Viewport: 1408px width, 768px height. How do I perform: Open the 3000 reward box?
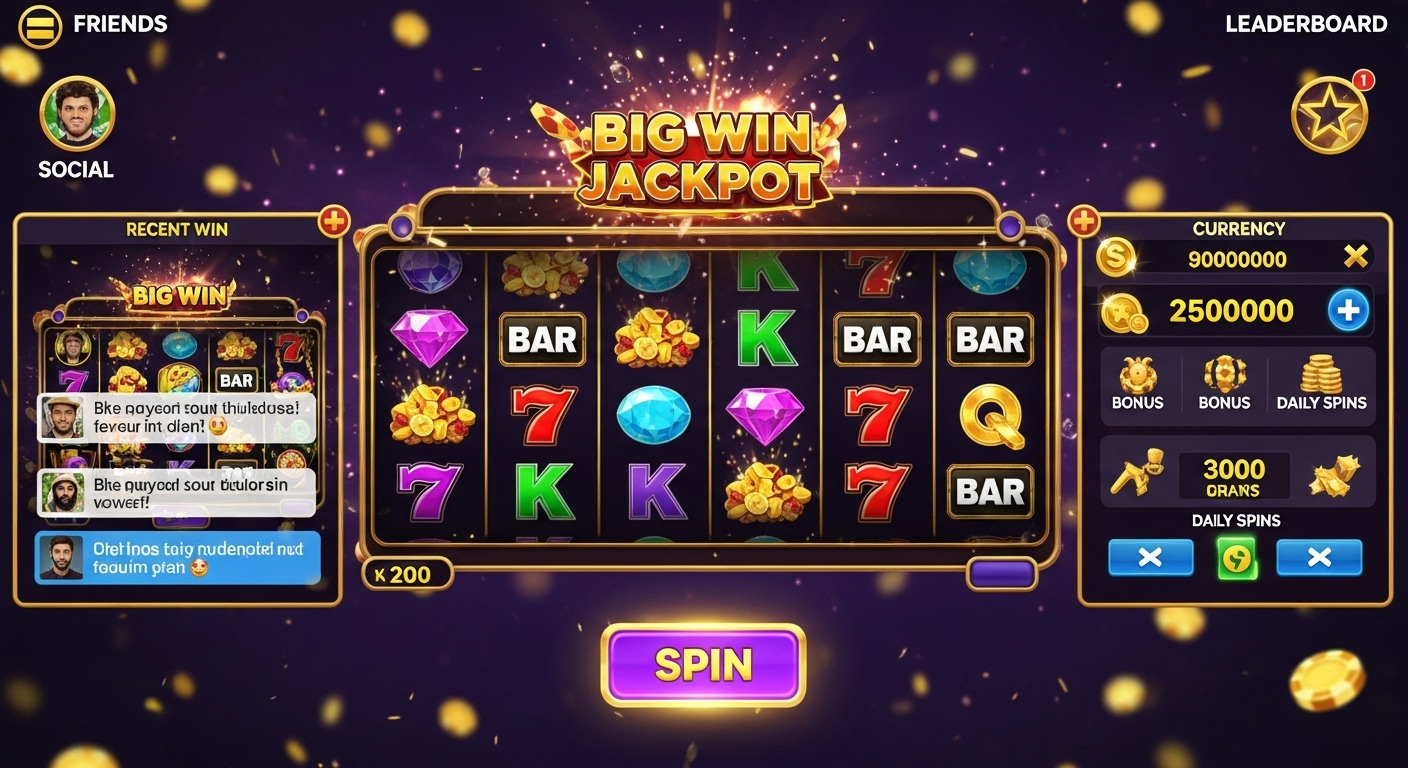(1234, 476)
